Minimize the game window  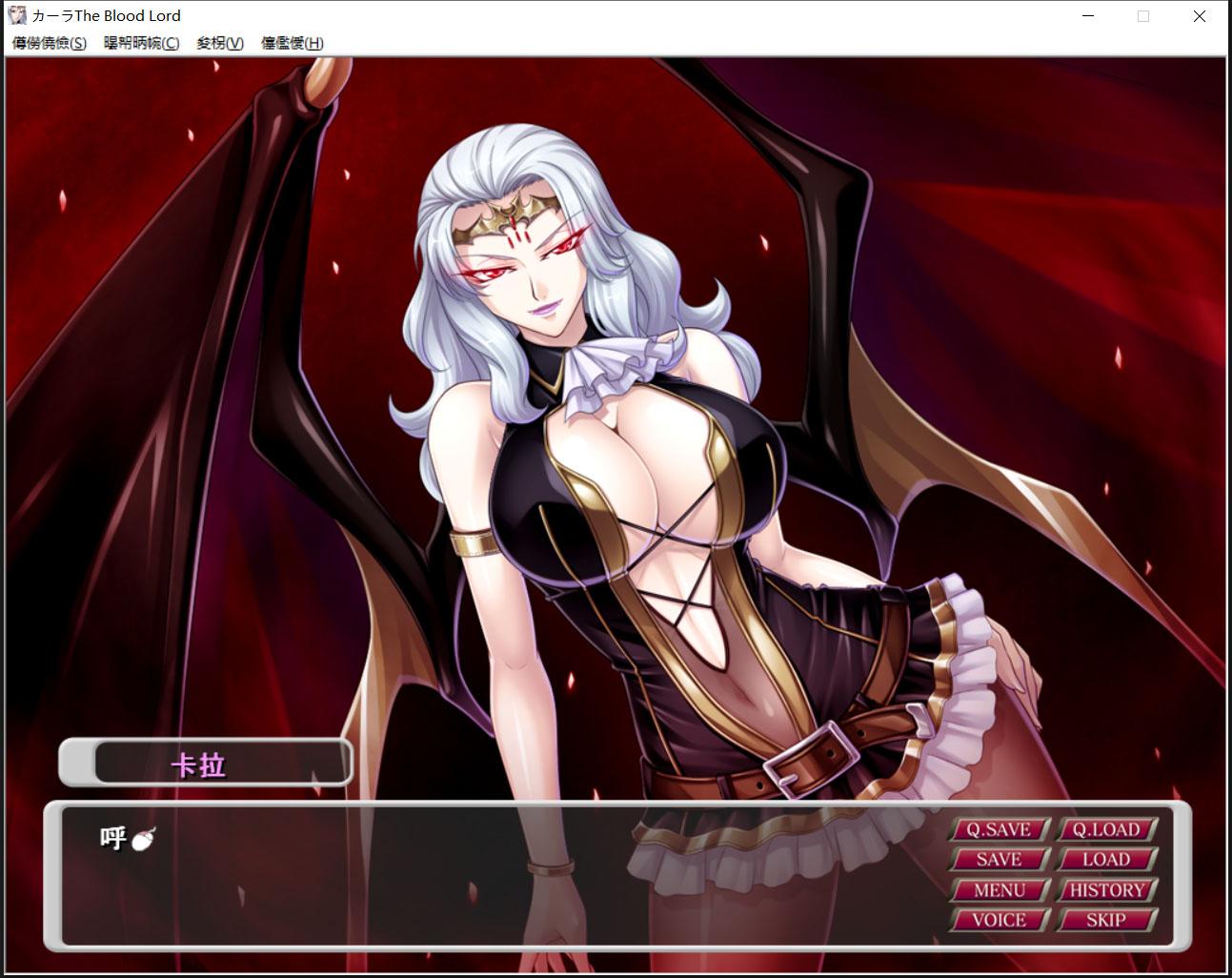coord(1087,15)
